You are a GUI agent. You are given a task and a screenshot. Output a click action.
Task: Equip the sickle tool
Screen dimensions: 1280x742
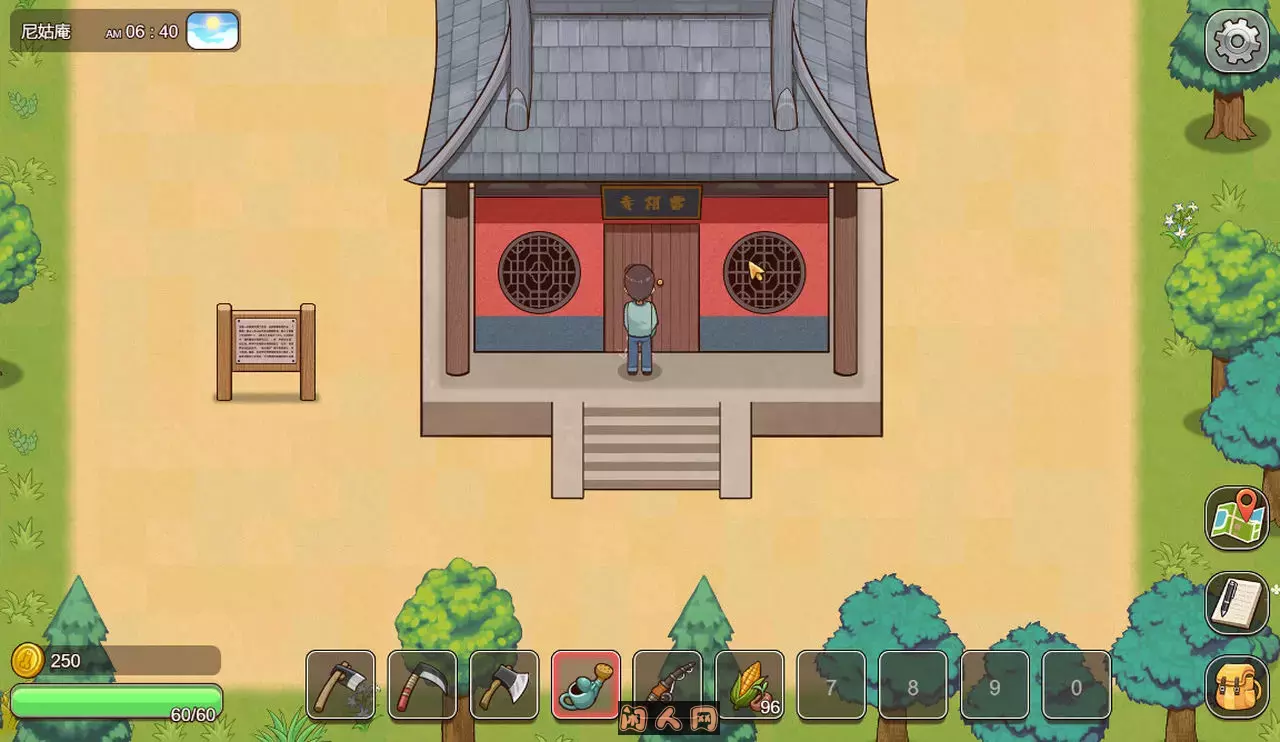(422, 686)
